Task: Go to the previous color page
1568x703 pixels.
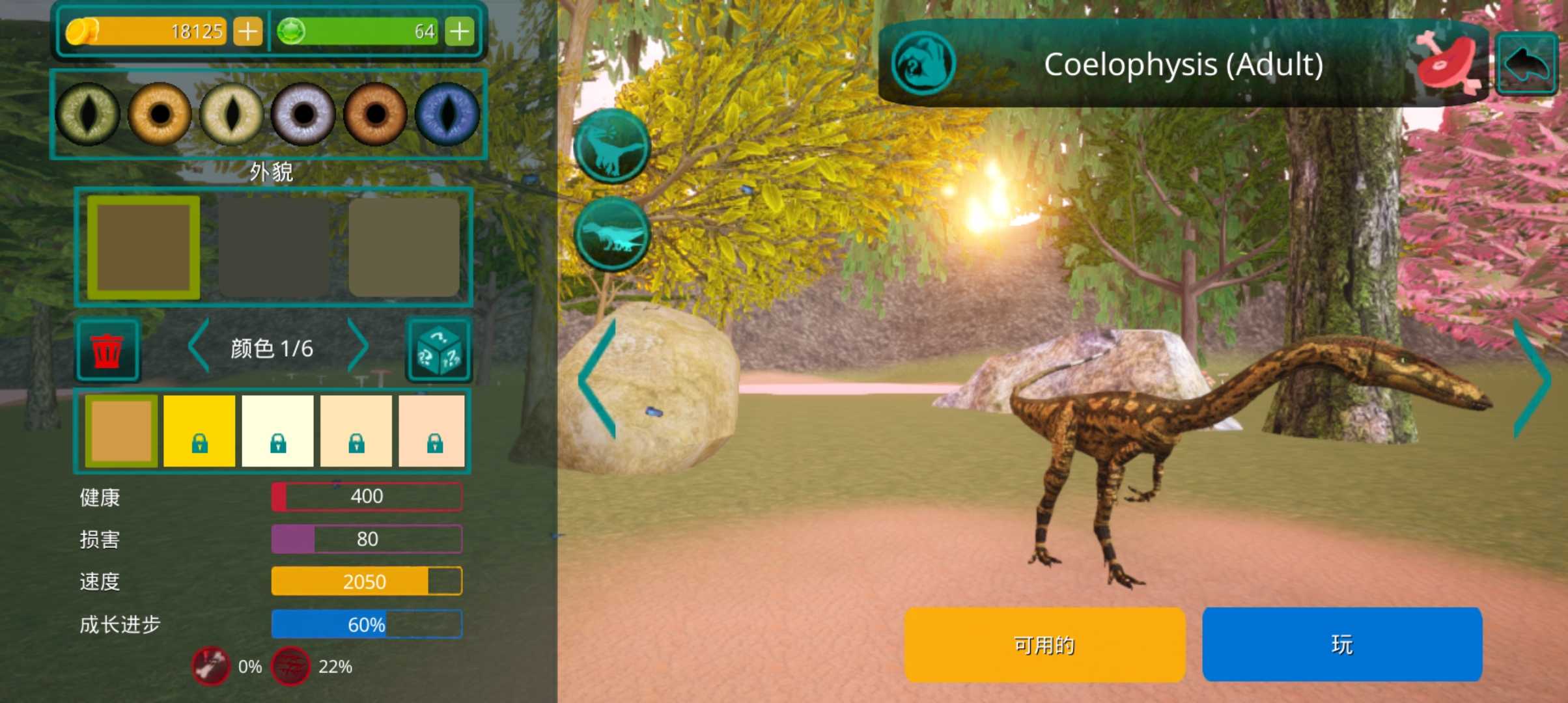Action: click(x=199, y=346)
